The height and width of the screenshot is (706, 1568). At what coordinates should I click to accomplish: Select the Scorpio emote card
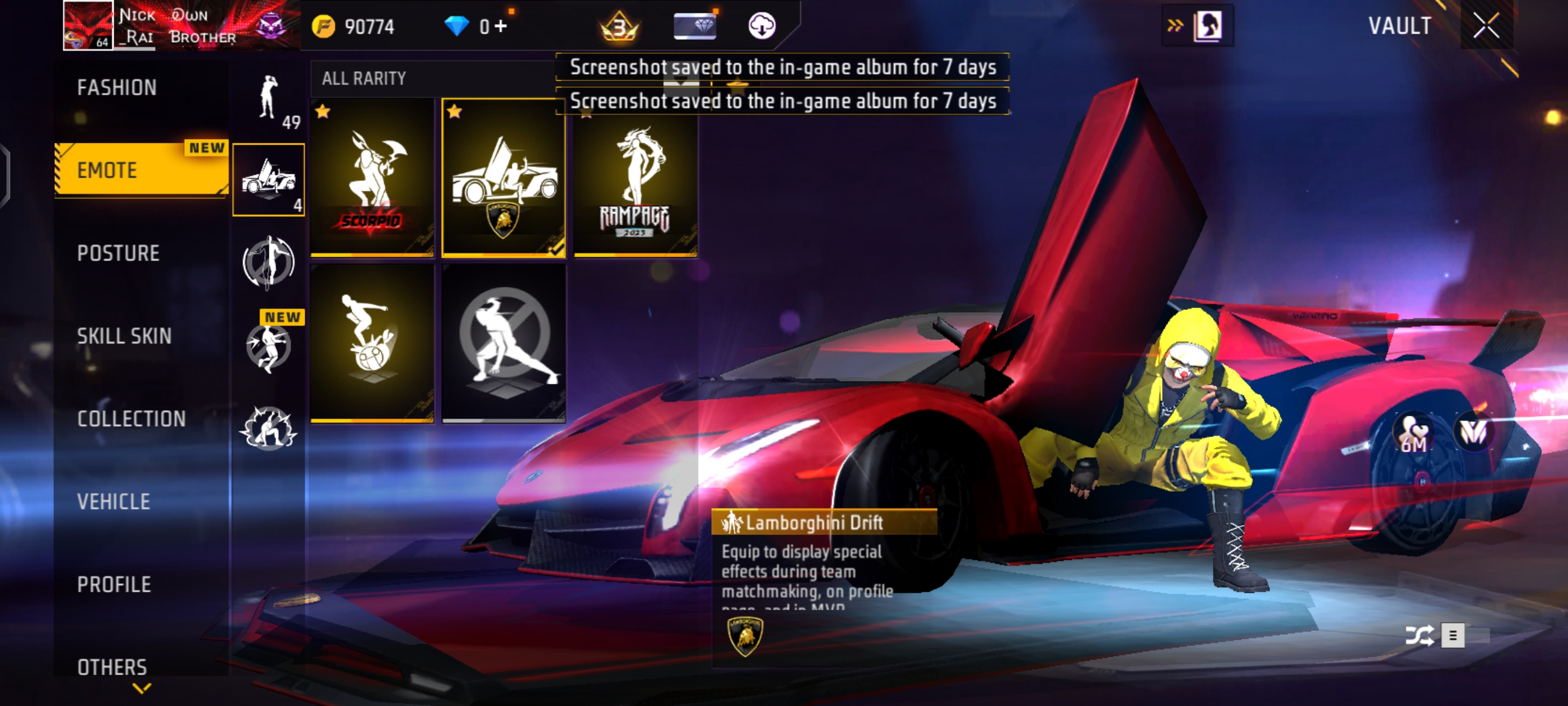372,177
